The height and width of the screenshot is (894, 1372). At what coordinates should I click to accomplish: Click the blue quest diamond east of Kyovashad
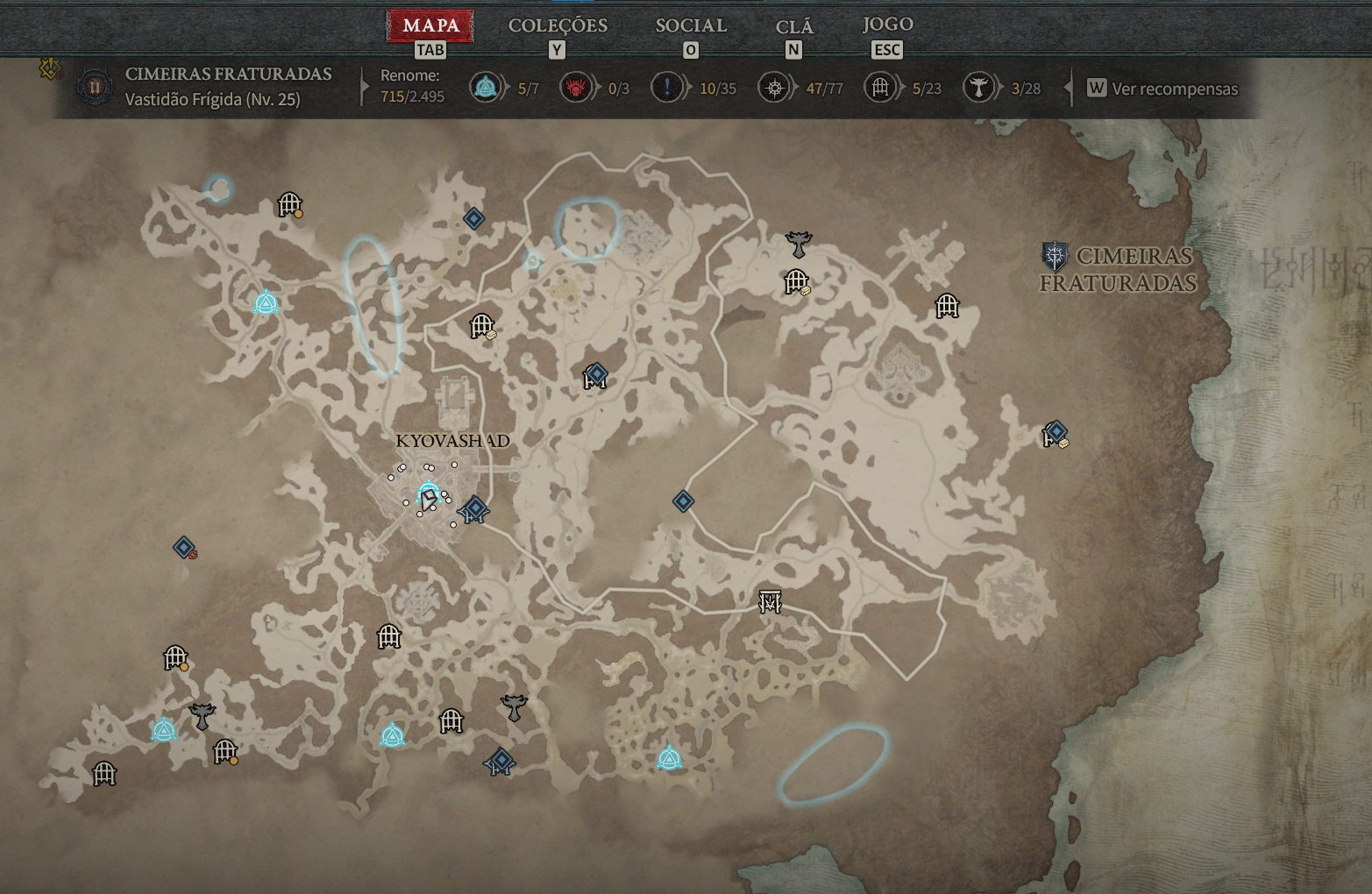click(682, 501)
